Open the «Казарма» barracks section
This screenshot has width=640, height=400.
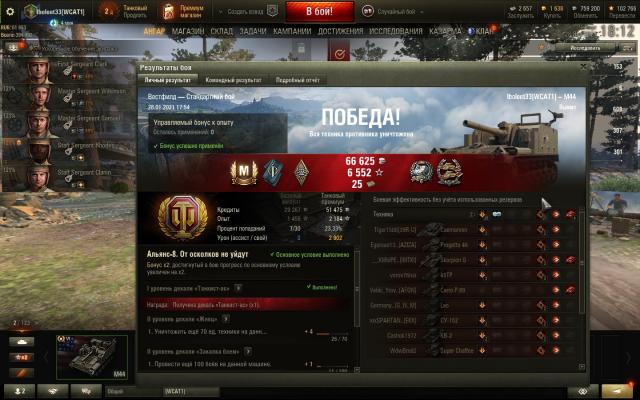(x=444, y=31)
